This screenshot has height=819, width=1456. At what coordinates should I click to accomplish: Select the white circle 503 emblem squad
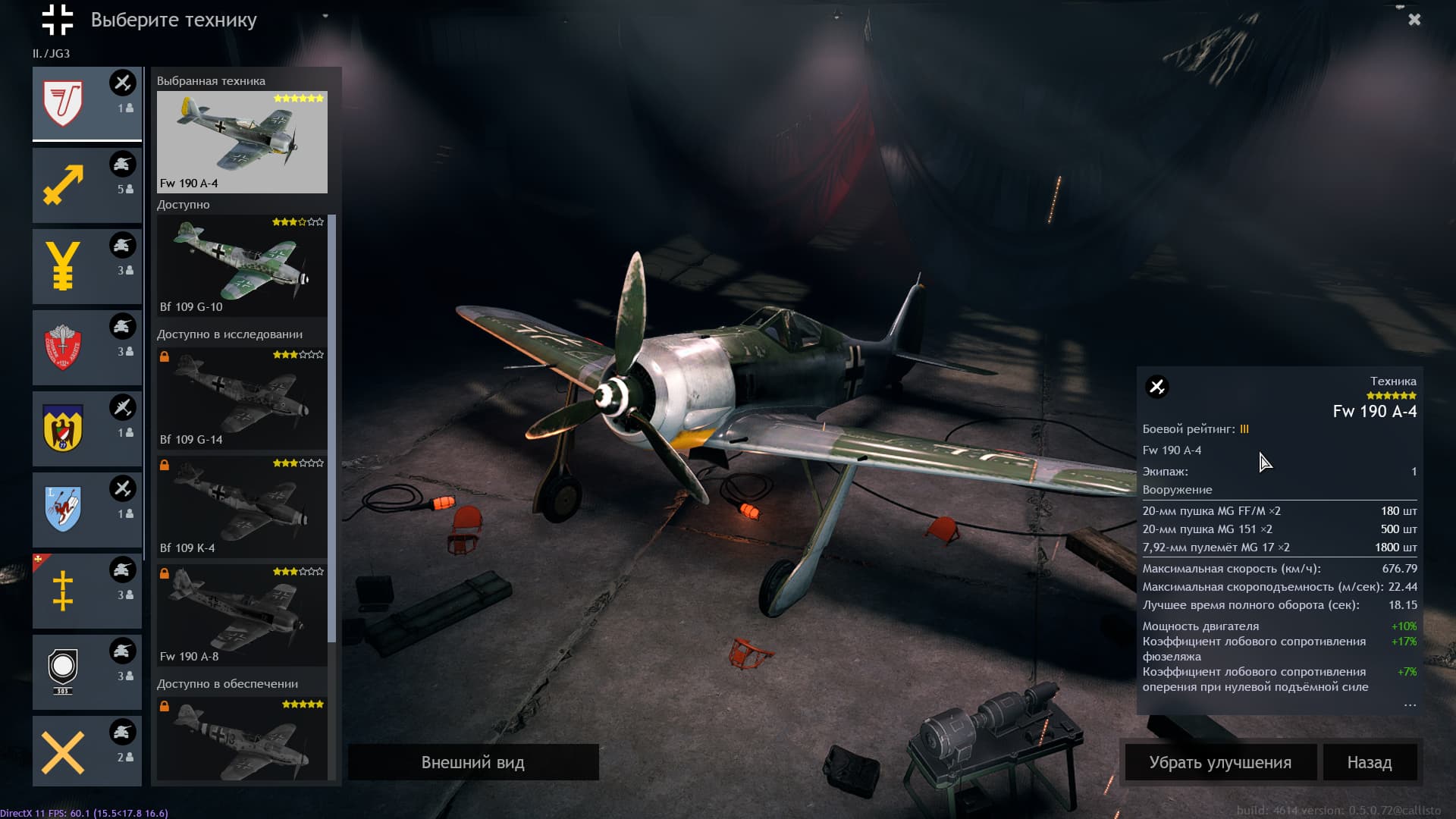(x=86, y=672)
